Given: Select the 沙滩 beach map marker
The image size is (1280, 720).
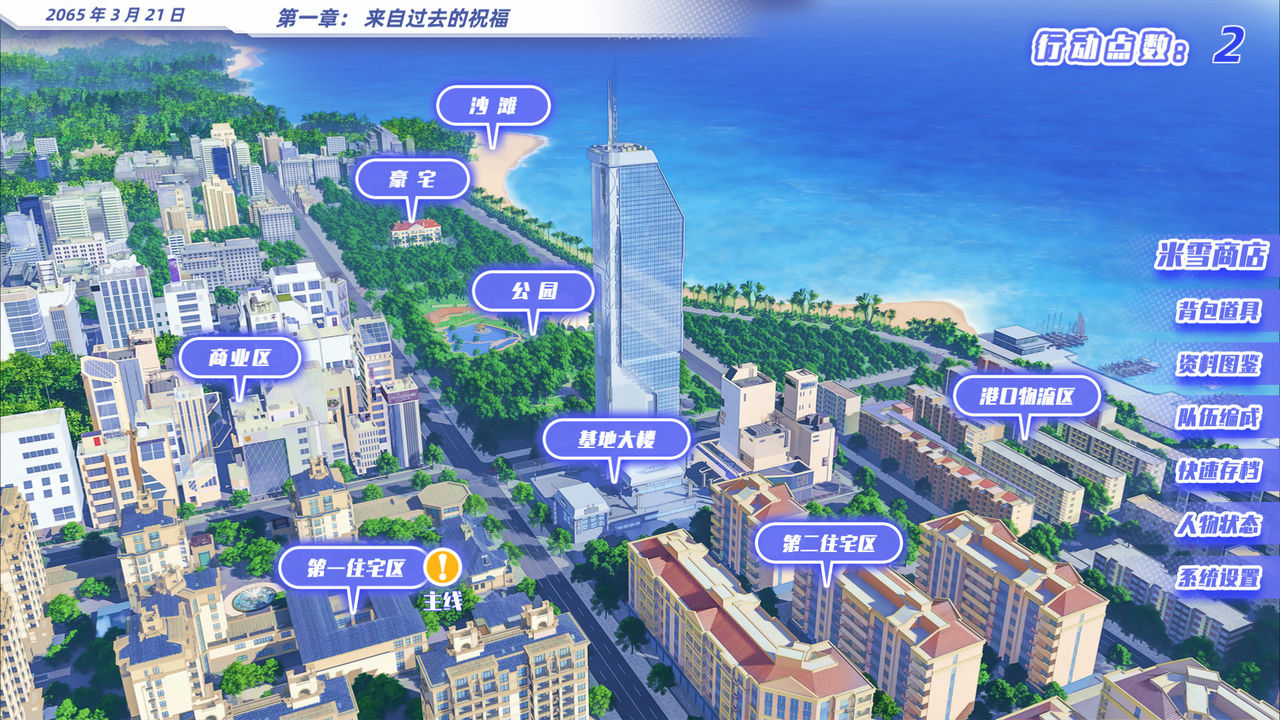Looking at the screenshot, I should (x=494, y=105).
